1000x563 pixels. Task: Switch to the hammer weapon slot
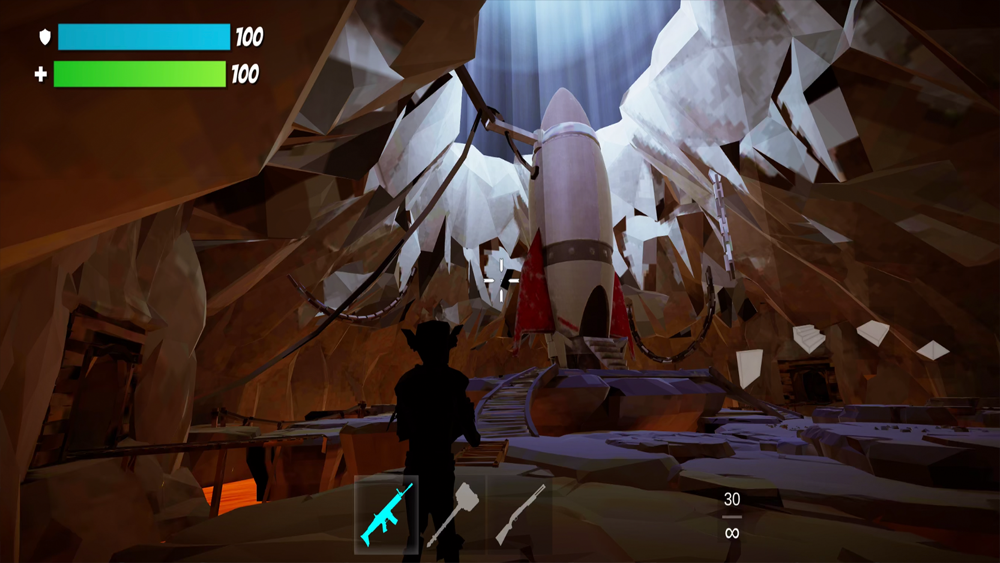pyautogui.click(x=452, y=514)
